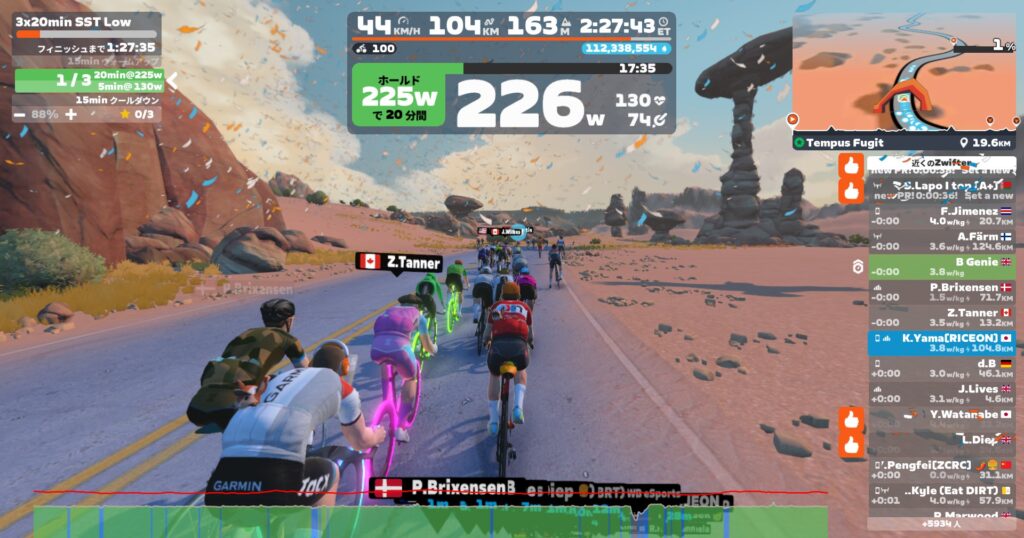Select P.Brixensen in the riders list
This screenshot has width=1024, height=538.
[x=942, y=292]
